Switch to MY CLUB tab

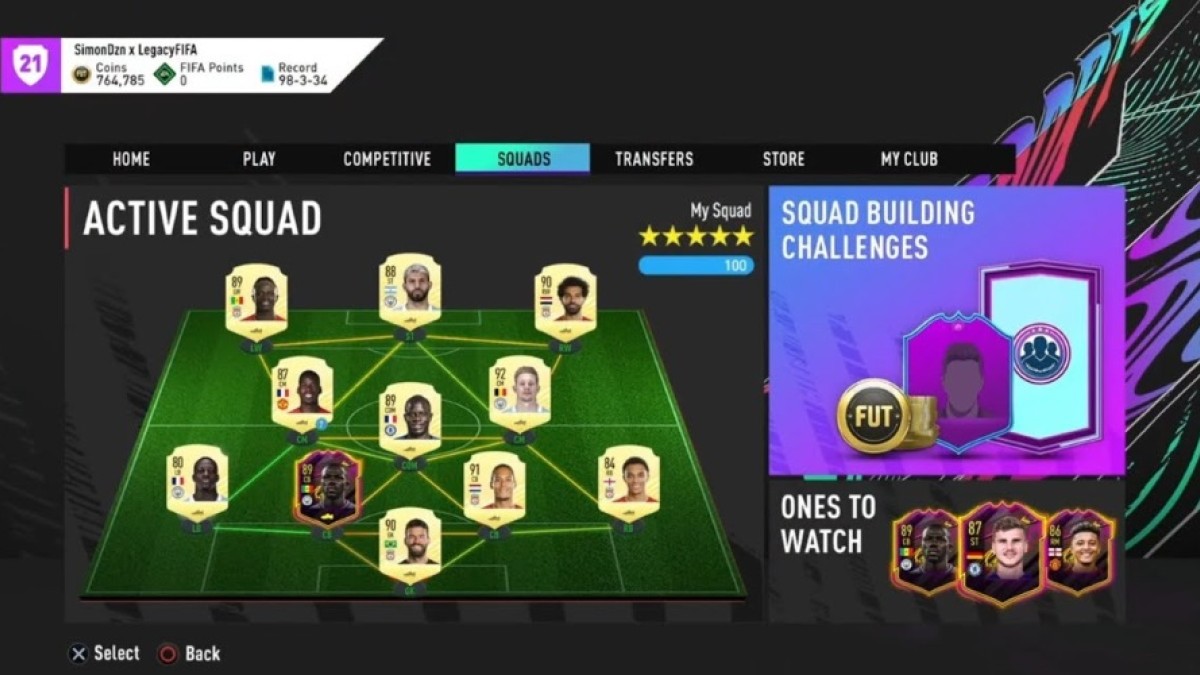click(909, 159)
